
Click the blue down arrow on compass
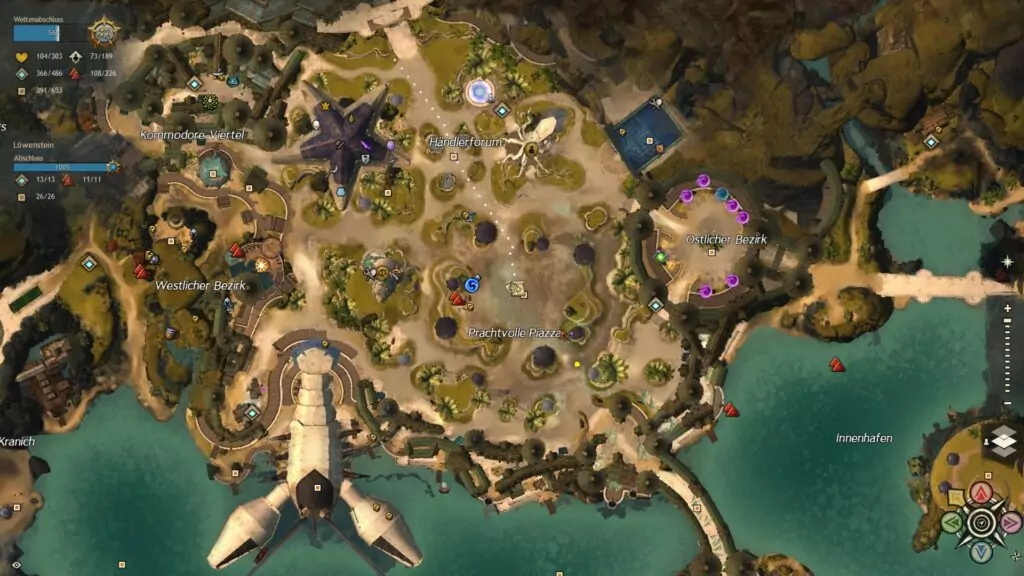click(983, 551)
